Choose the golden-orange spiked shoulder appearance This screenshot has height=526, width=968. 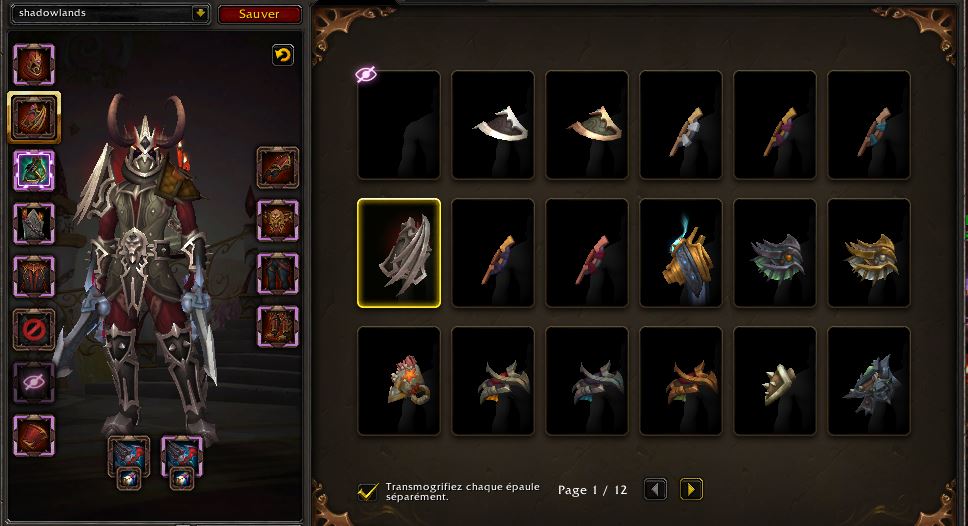(x=869, y=253)
